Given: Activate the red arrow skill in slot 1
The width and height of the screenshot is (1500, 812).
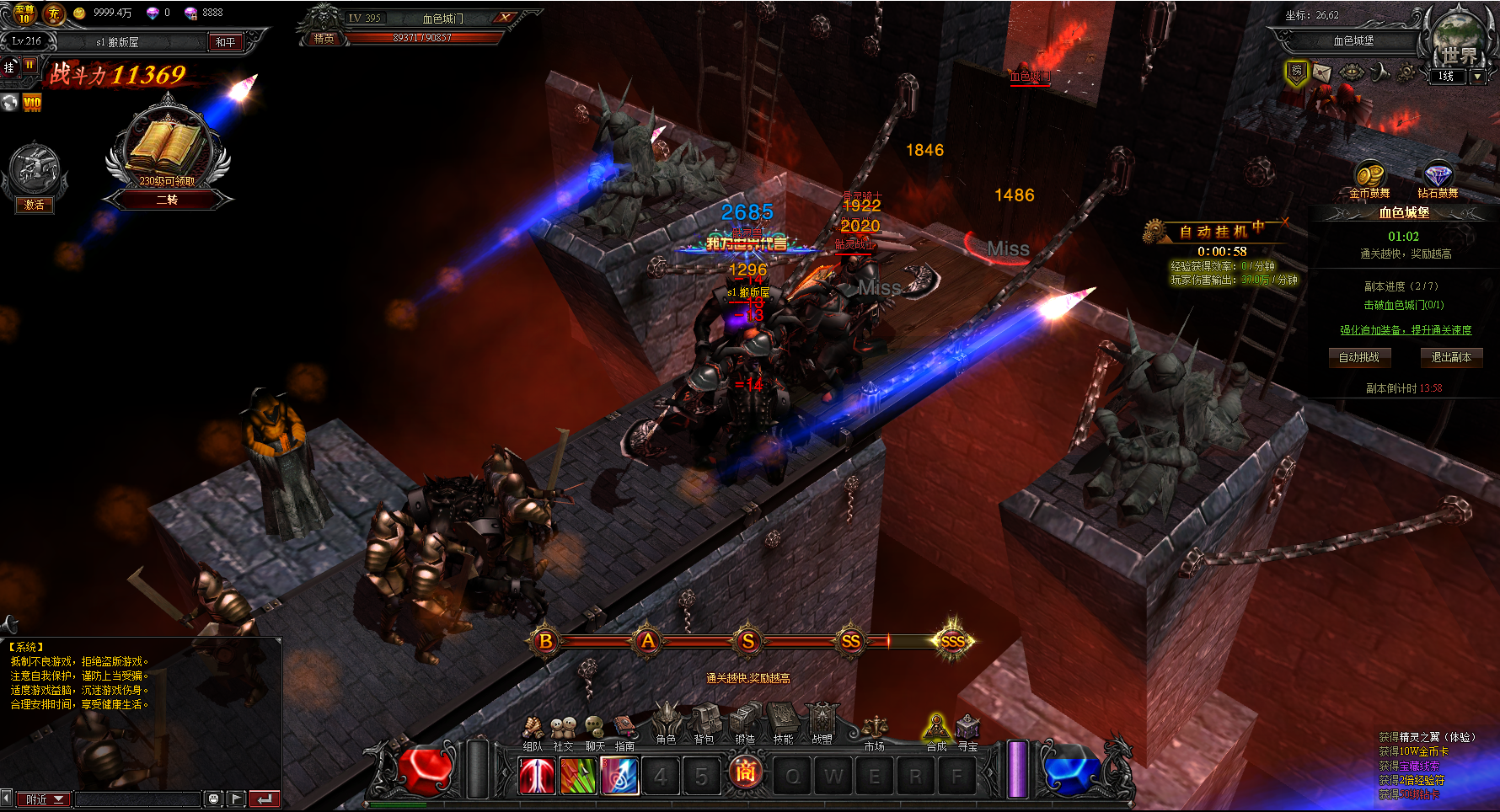Looking at the screenshot, I should click(537, 777).
